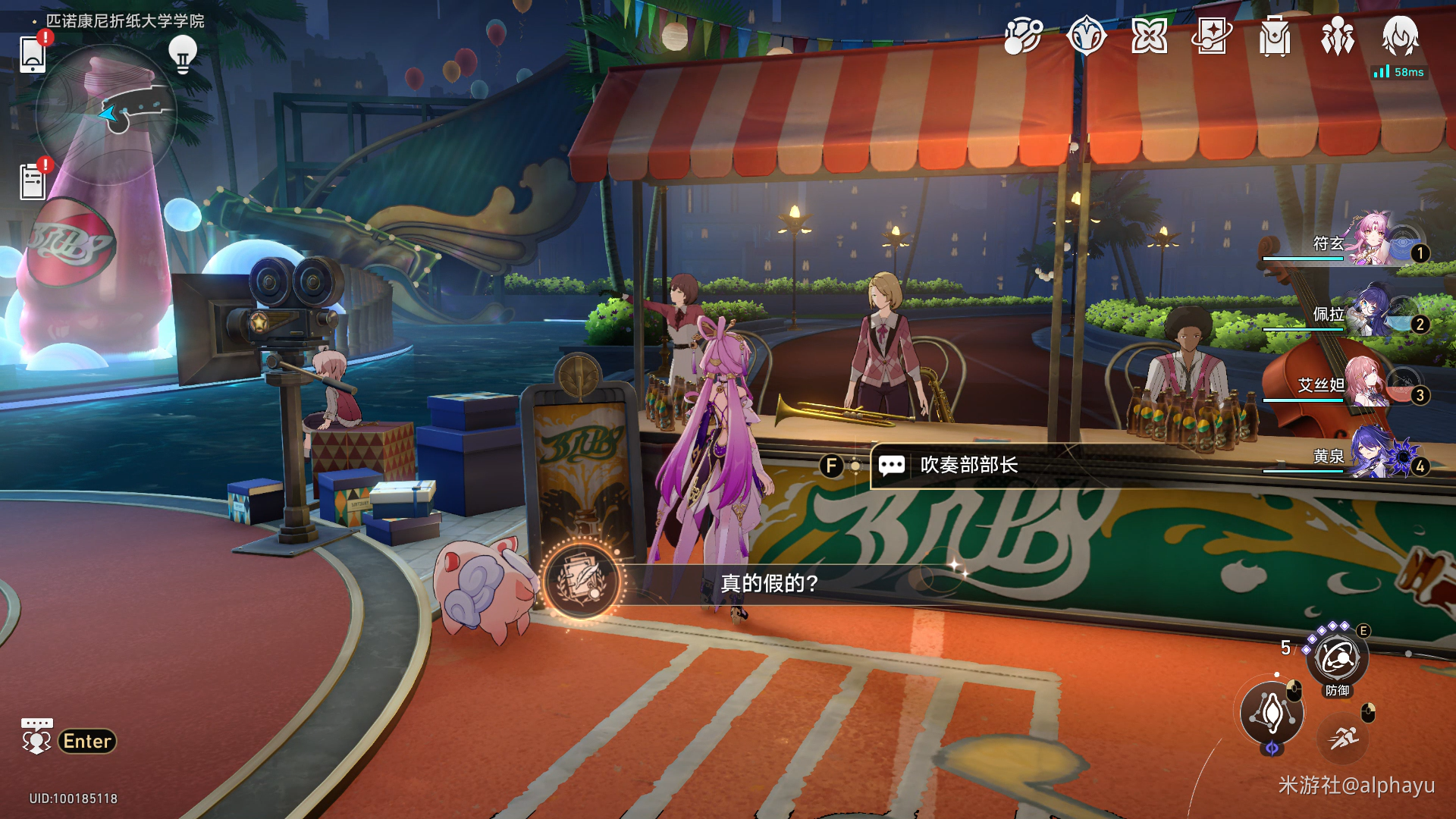Image resolution: width=1456 pixels, height=819 pixels.
Task: Open the orbit-shaped icon in the top bar
Action: click(1023, 36)
